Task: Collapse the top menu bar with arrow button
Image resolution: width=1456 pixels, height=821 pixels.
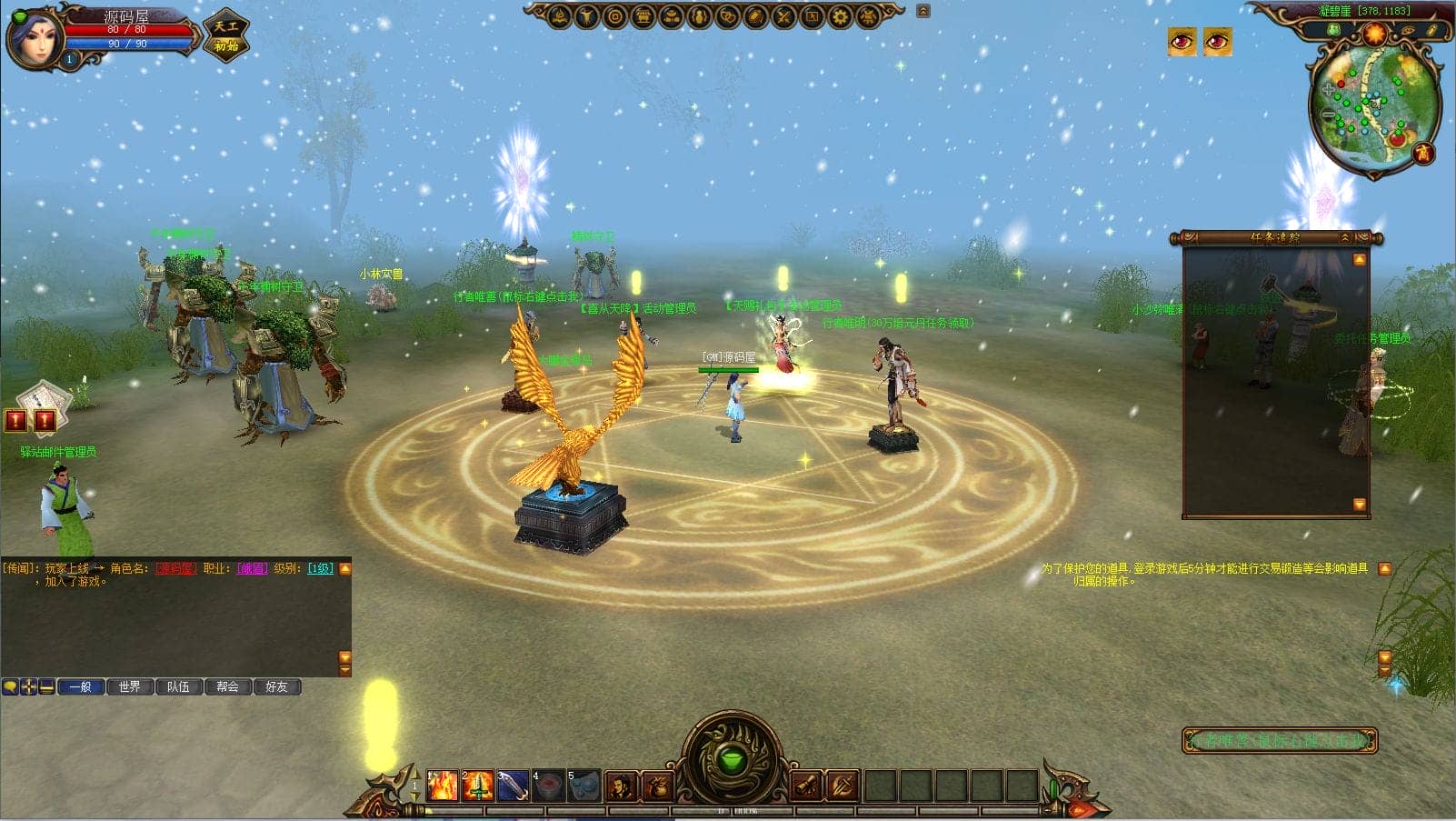Action: (923, 11)
